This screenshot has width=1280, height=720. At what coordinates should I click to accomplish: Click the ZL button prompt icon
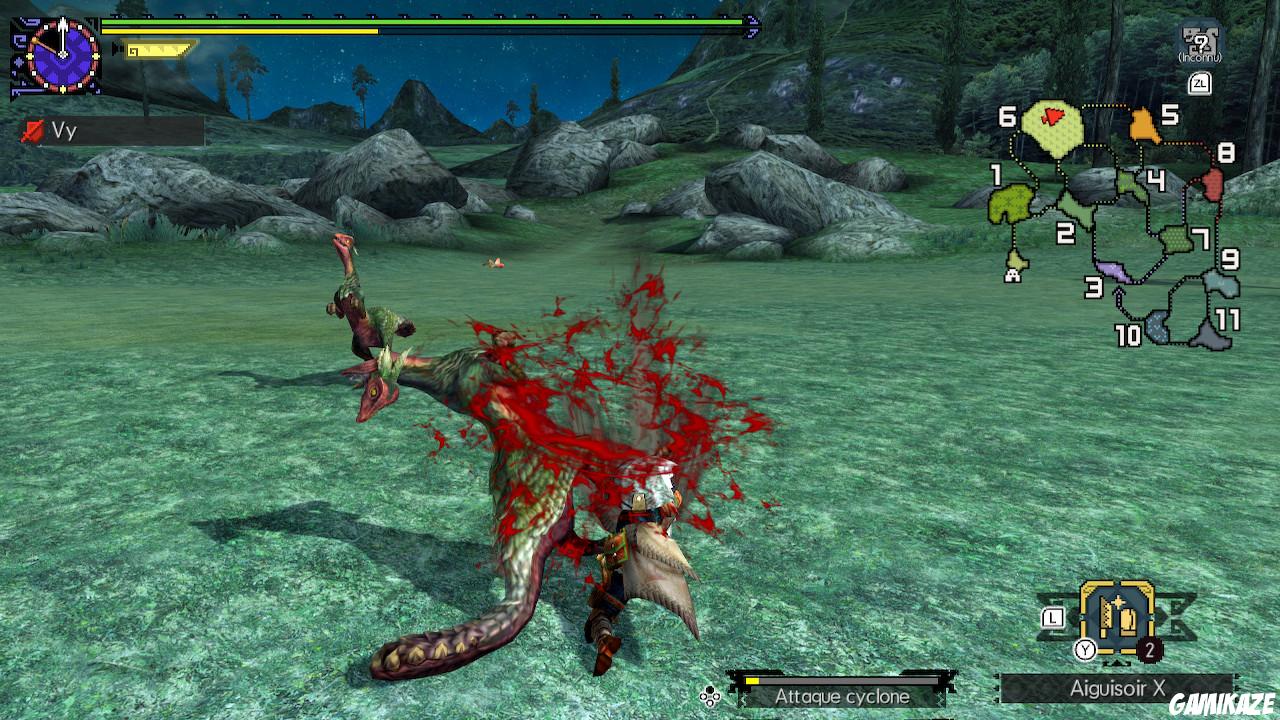[1200, 84]
